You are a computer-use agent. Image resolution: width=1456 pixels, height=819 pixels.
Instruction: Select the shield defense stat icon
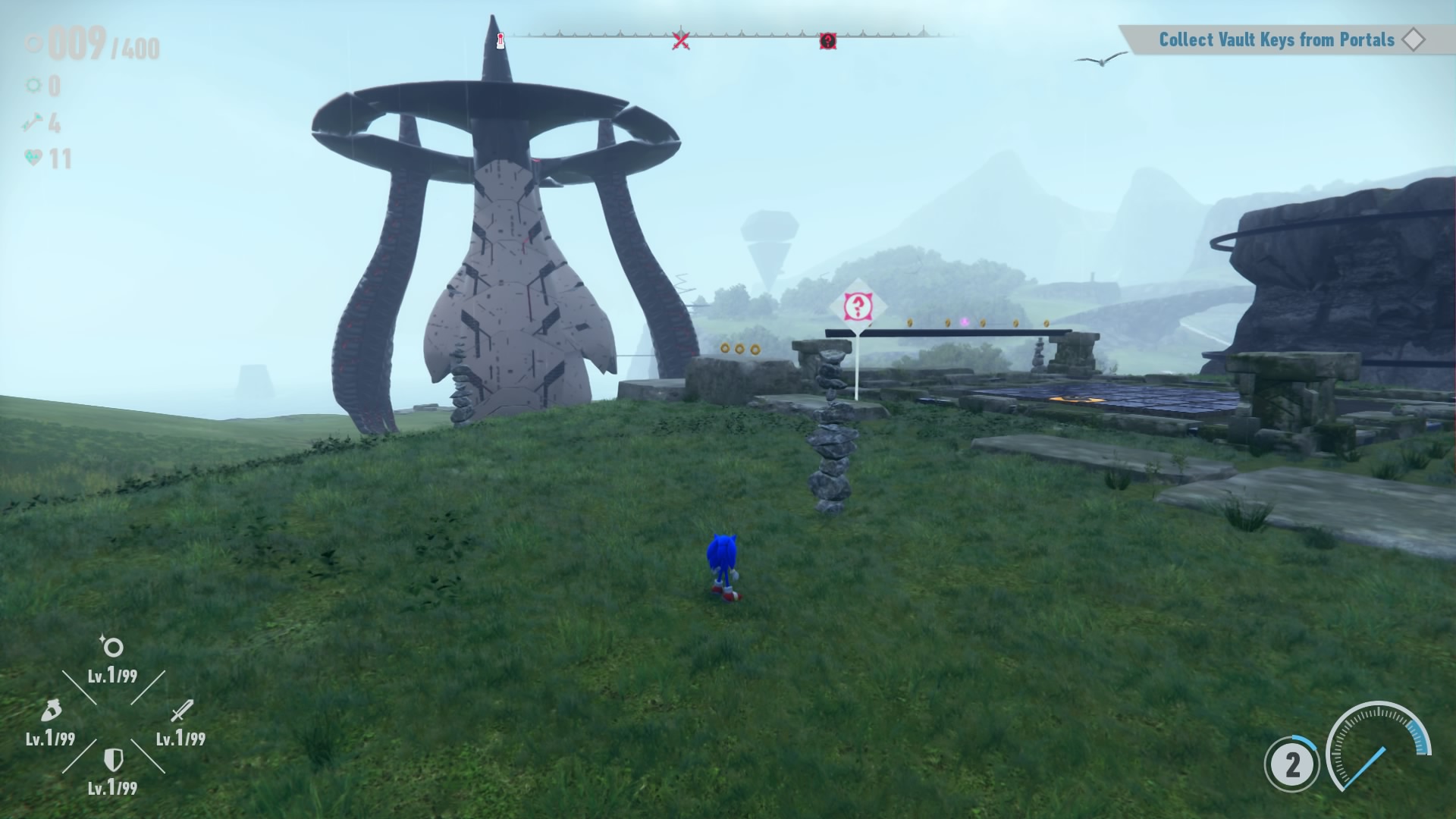(113, 759)
